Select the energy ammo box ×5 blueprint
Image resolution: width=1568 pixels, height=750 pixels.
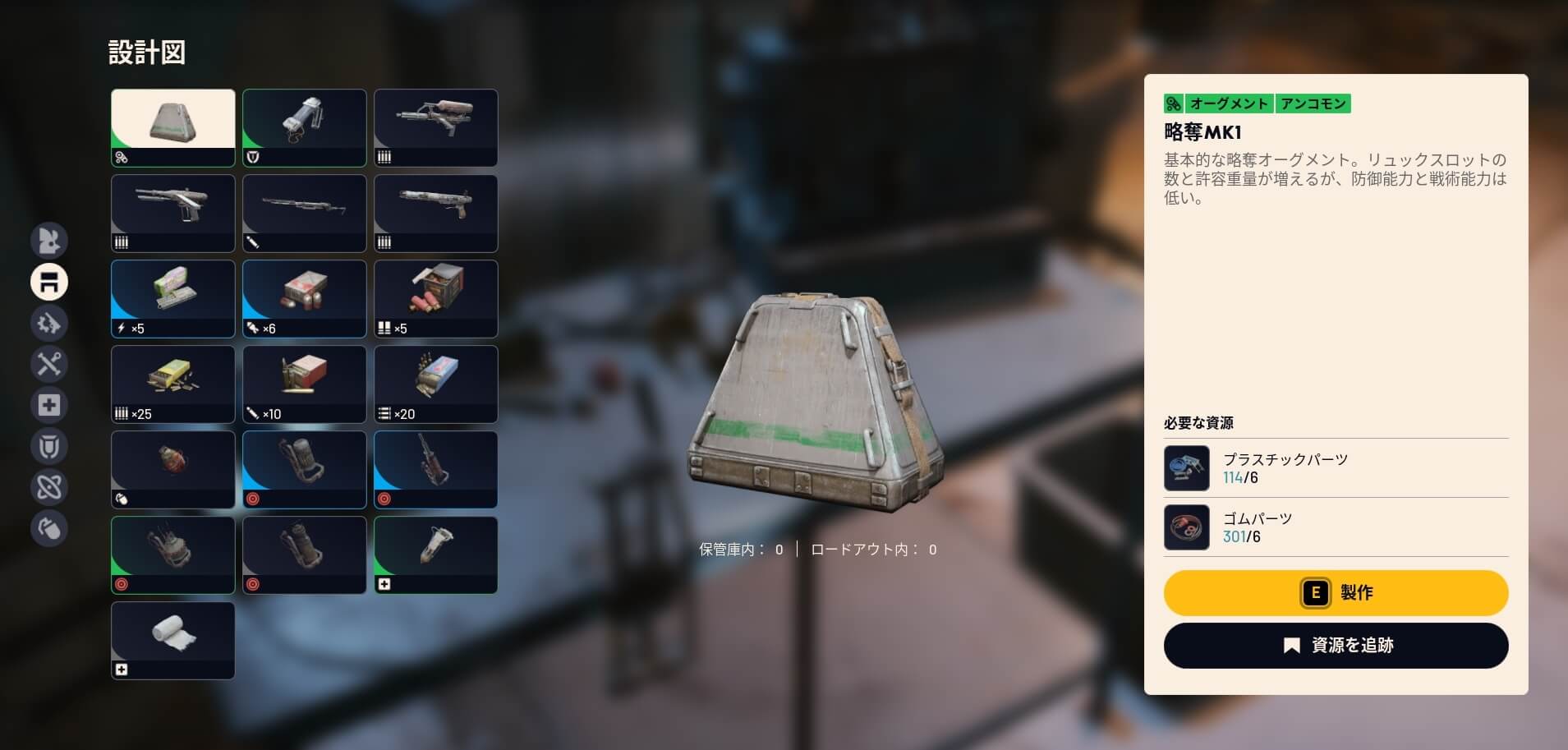click(173, 298)
